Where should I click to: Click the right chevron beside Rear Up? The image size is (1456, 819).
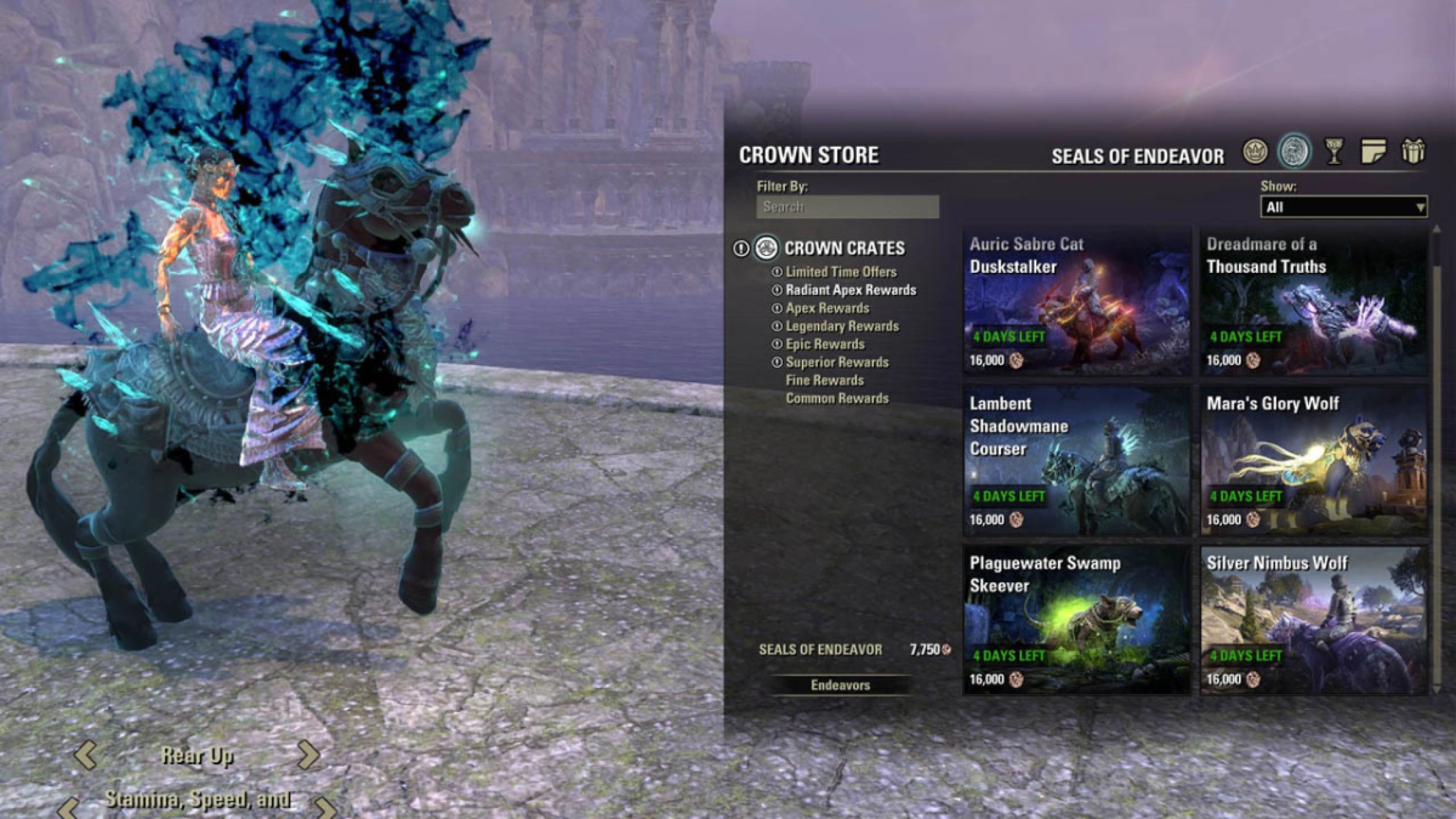coord(309,755)
